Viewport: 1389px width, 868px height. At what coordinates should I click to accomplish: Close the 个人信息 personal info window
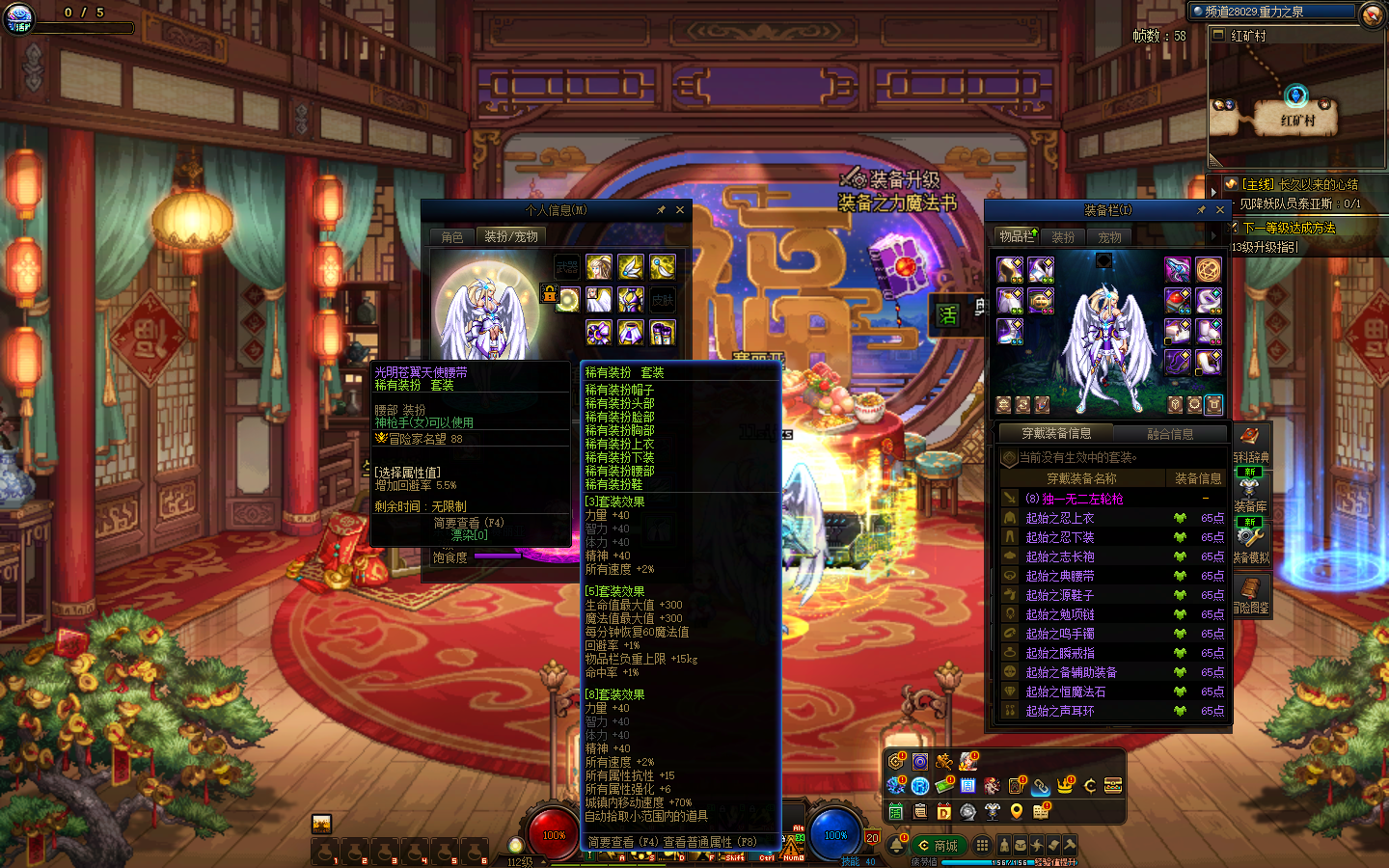coord(680,210)
